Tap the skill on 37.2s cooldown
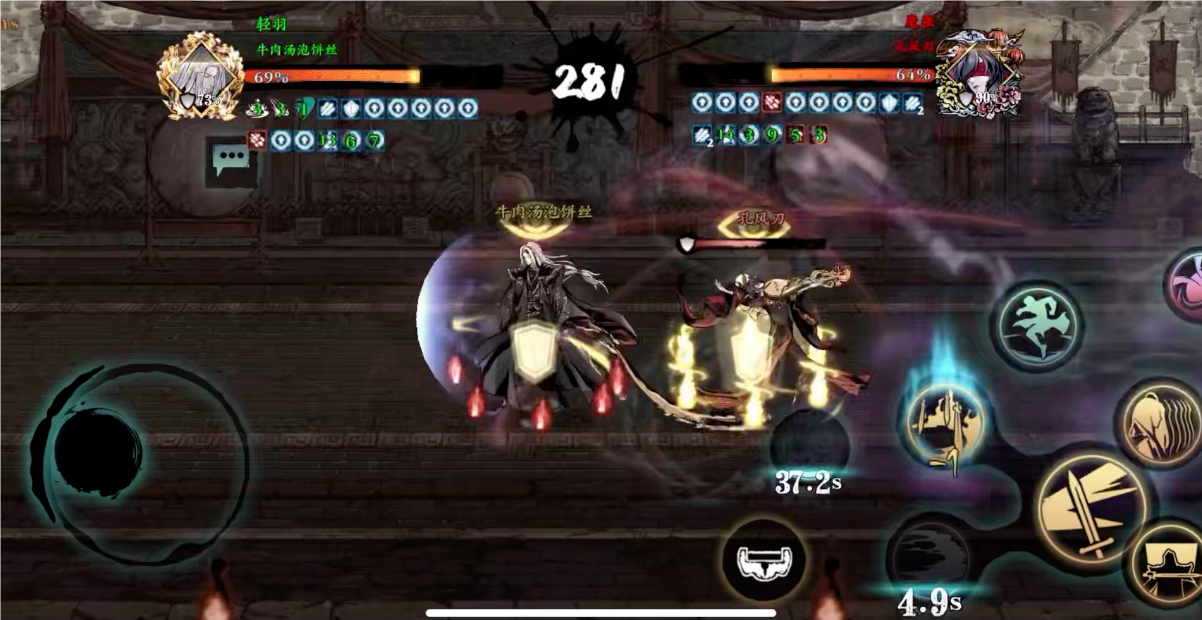Viewport: 1202px width, 620px height. click(809, 443)
